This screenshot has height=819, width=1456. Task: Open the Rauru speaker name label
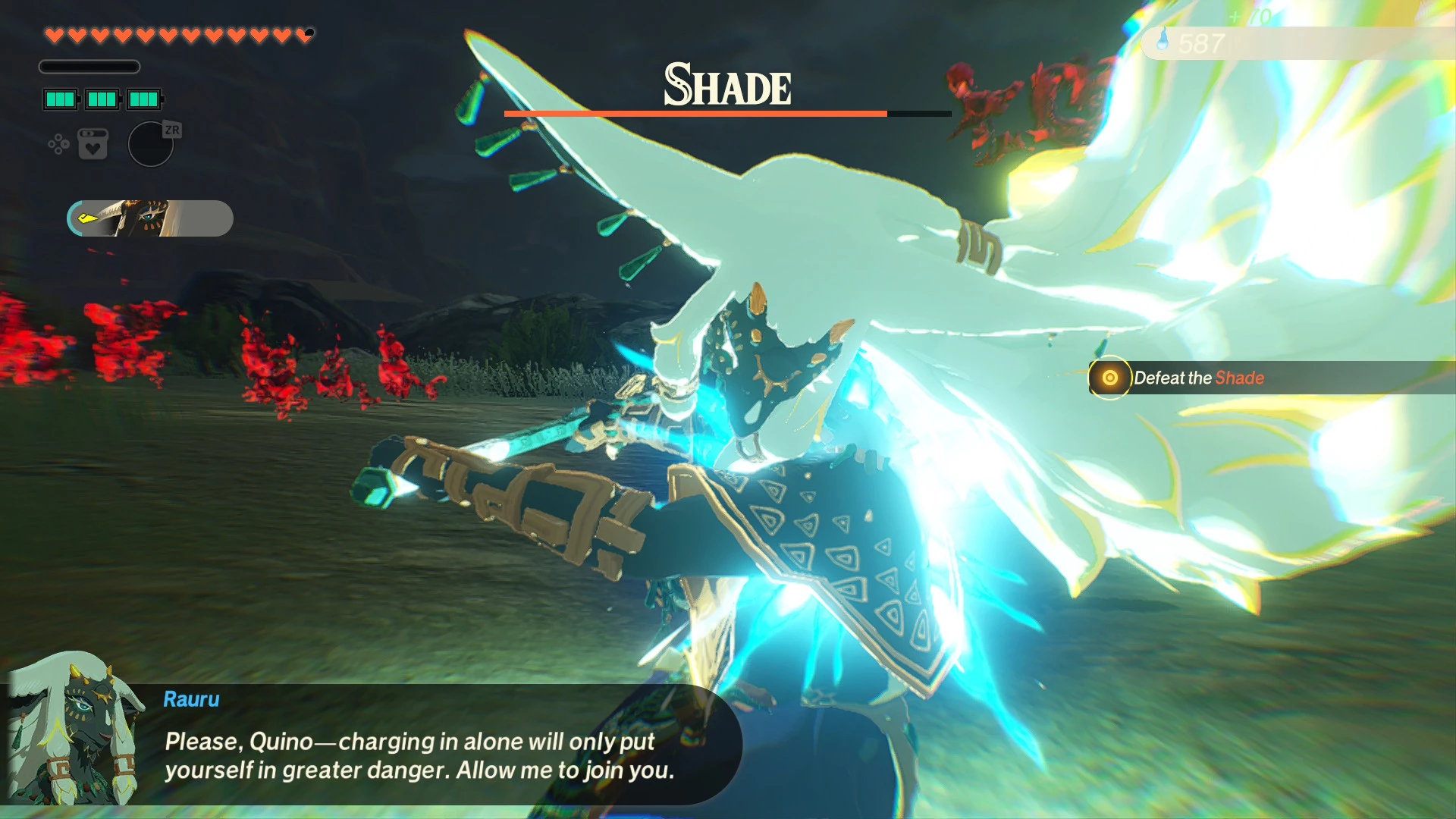coord(190,699)
